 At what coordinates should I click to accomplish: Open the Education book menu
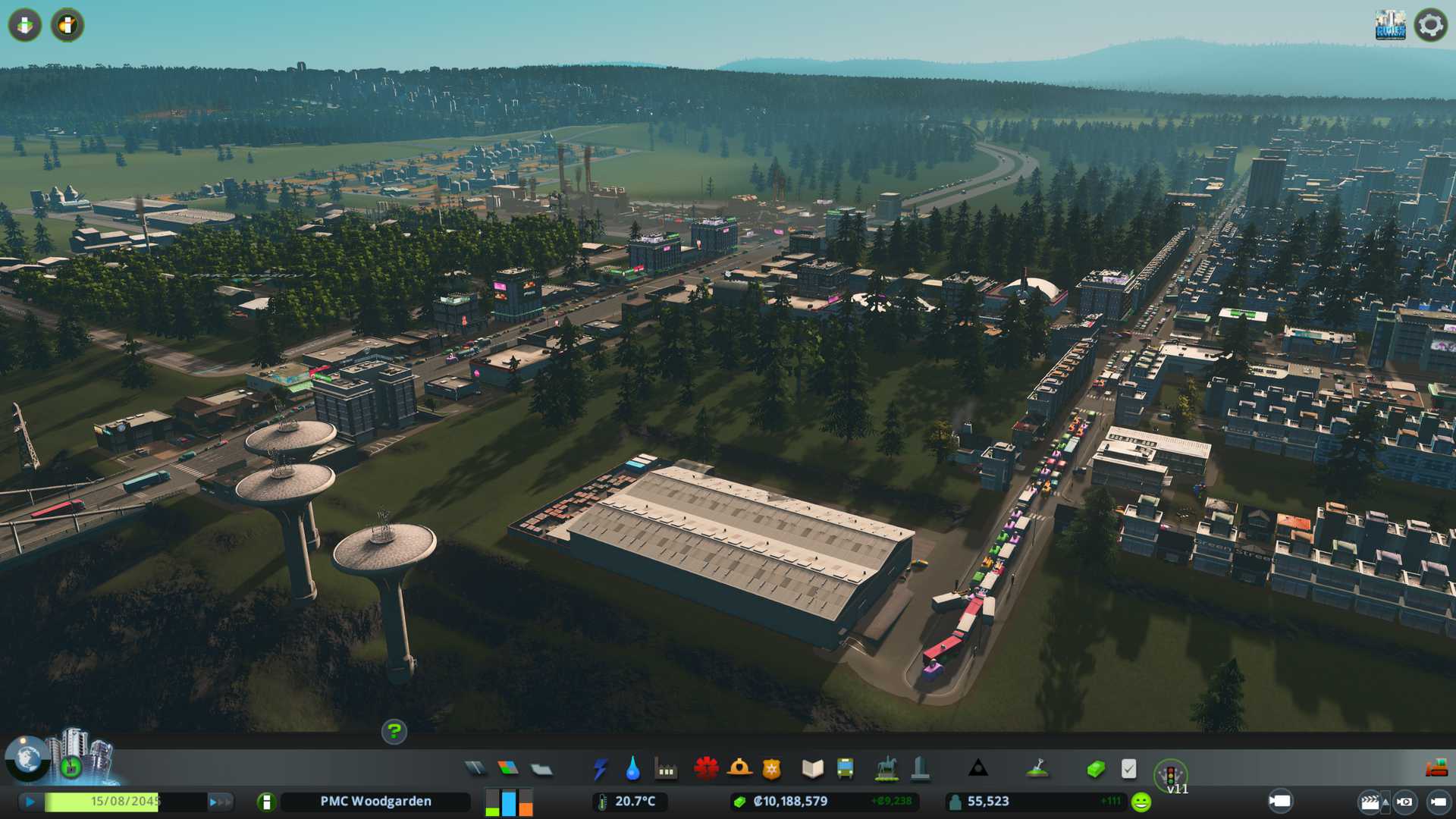pyautogui.click(x=812, y=769)
